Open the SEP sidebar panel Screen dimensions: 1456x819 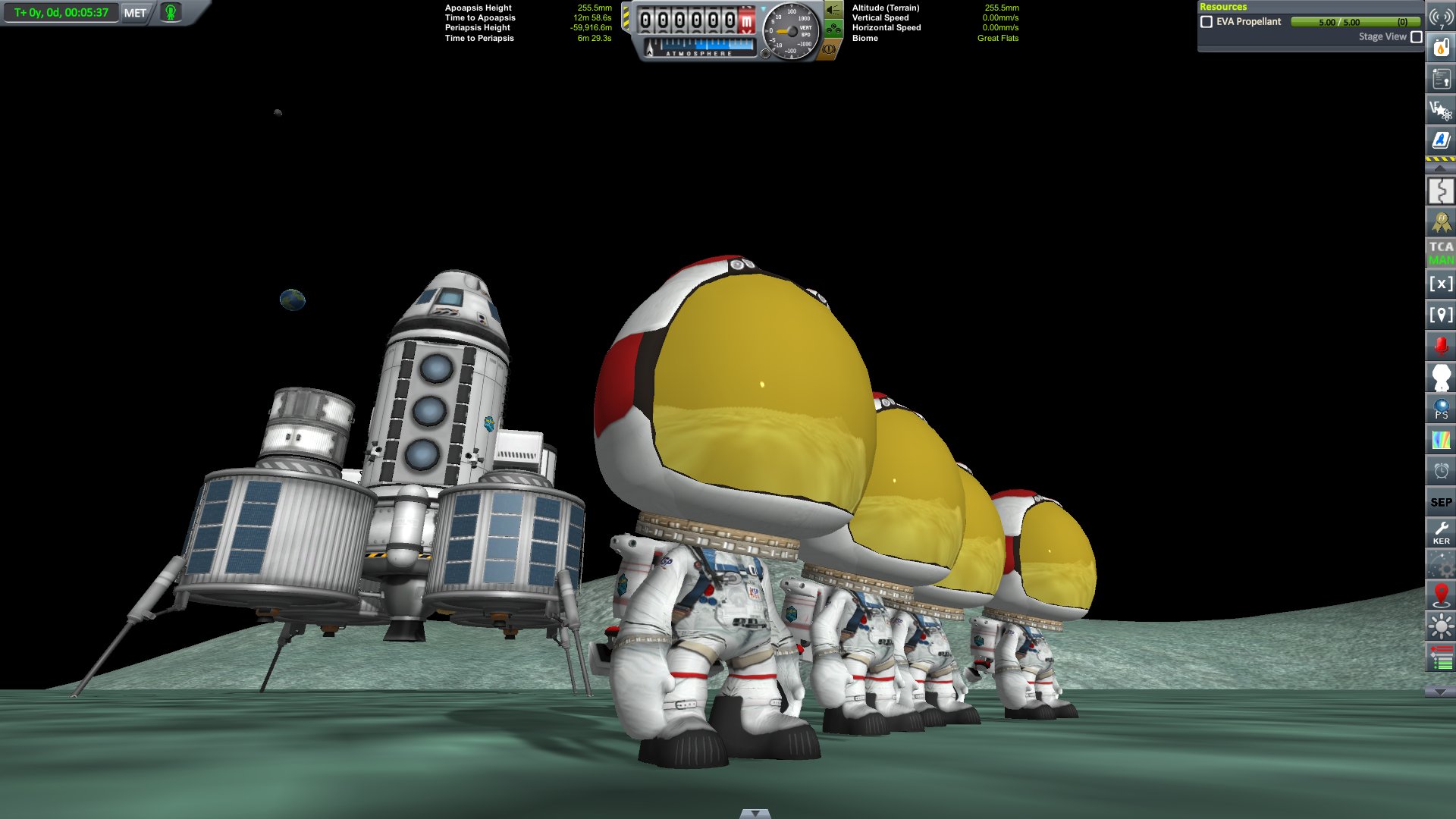[1440, 501]
